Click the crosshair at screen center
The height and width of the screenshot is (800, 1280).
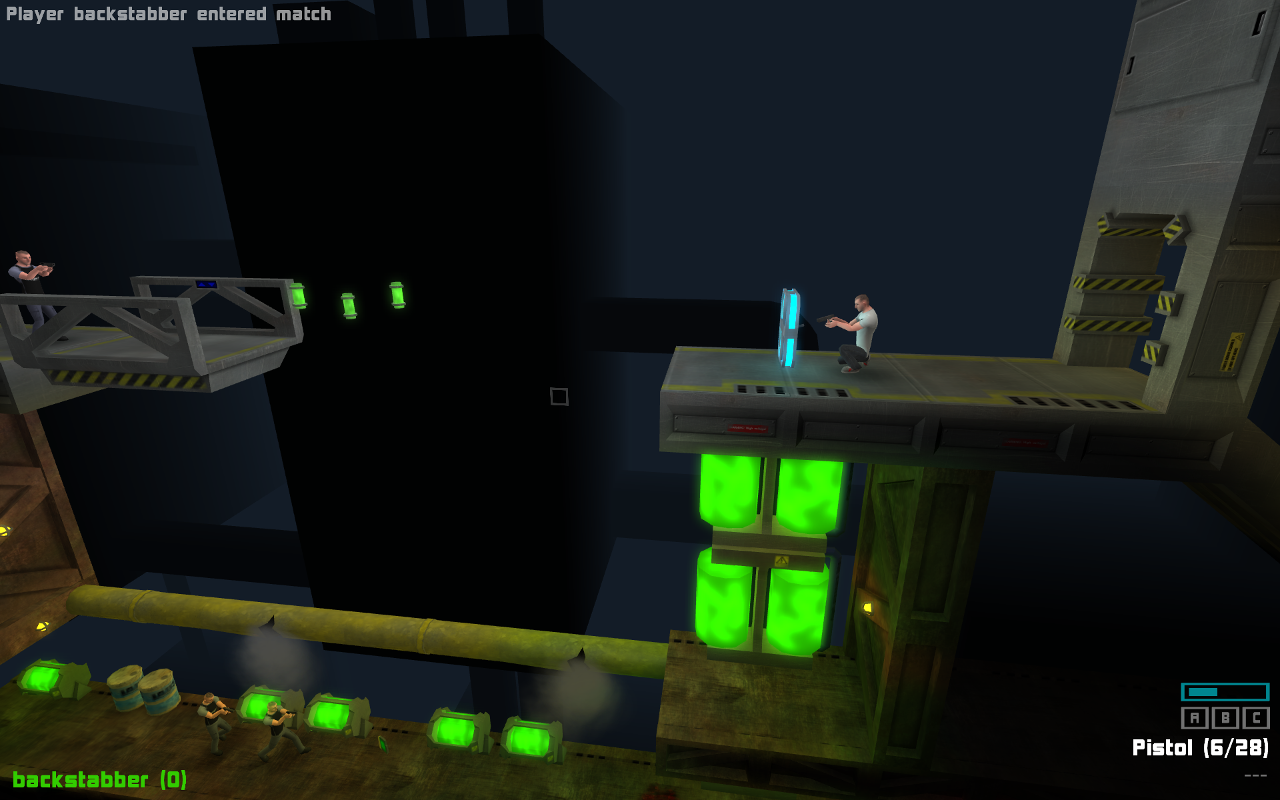(558, 397)
